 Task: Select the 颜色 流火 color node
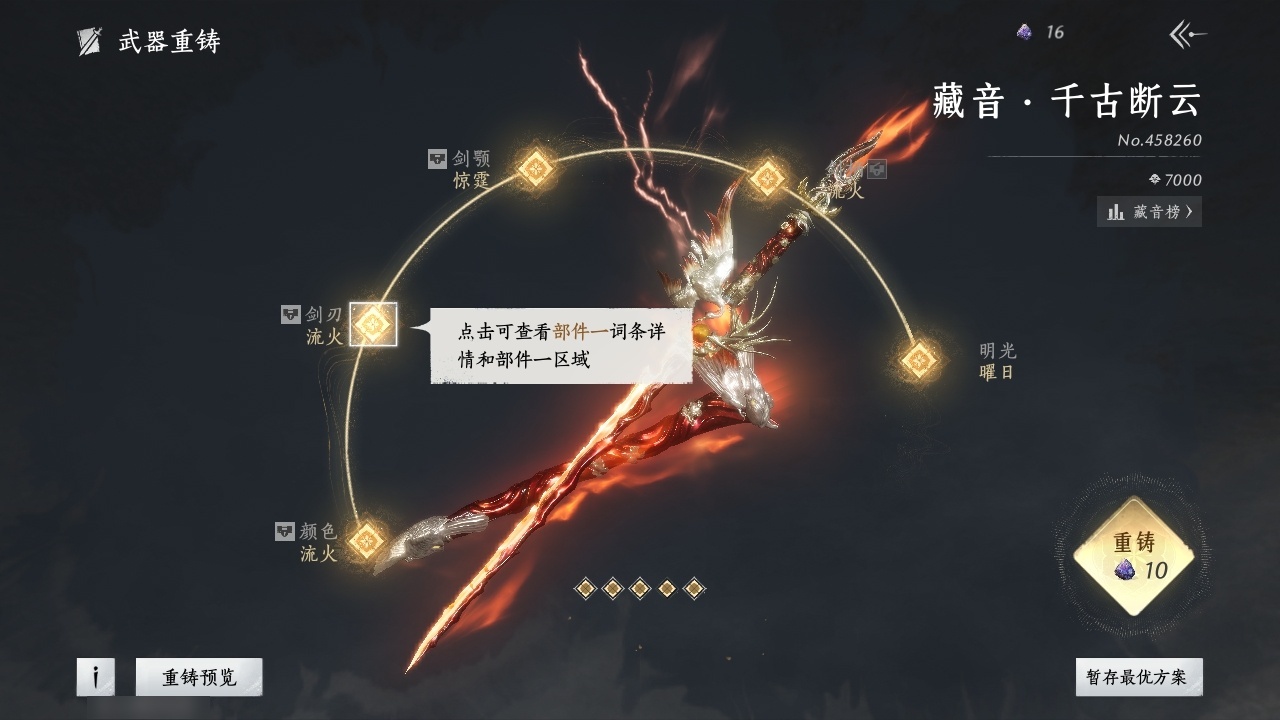(x=367, y=540)
